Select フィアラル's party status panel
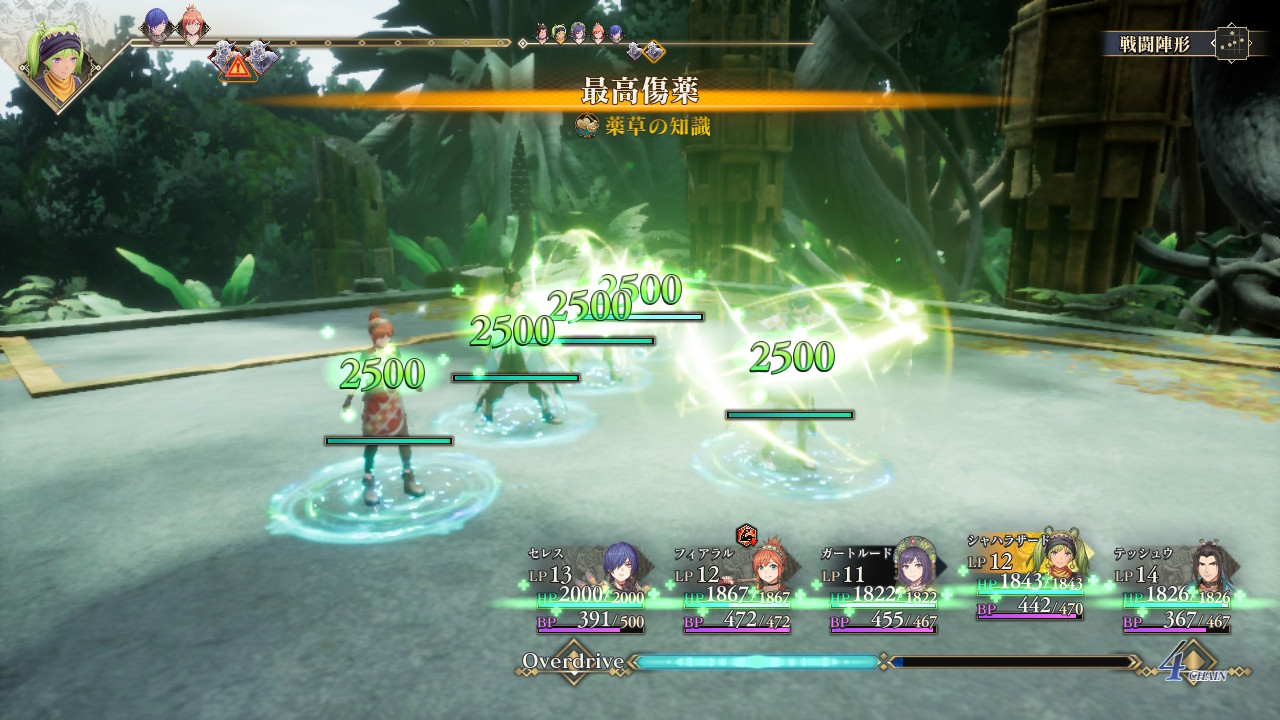 737,591
